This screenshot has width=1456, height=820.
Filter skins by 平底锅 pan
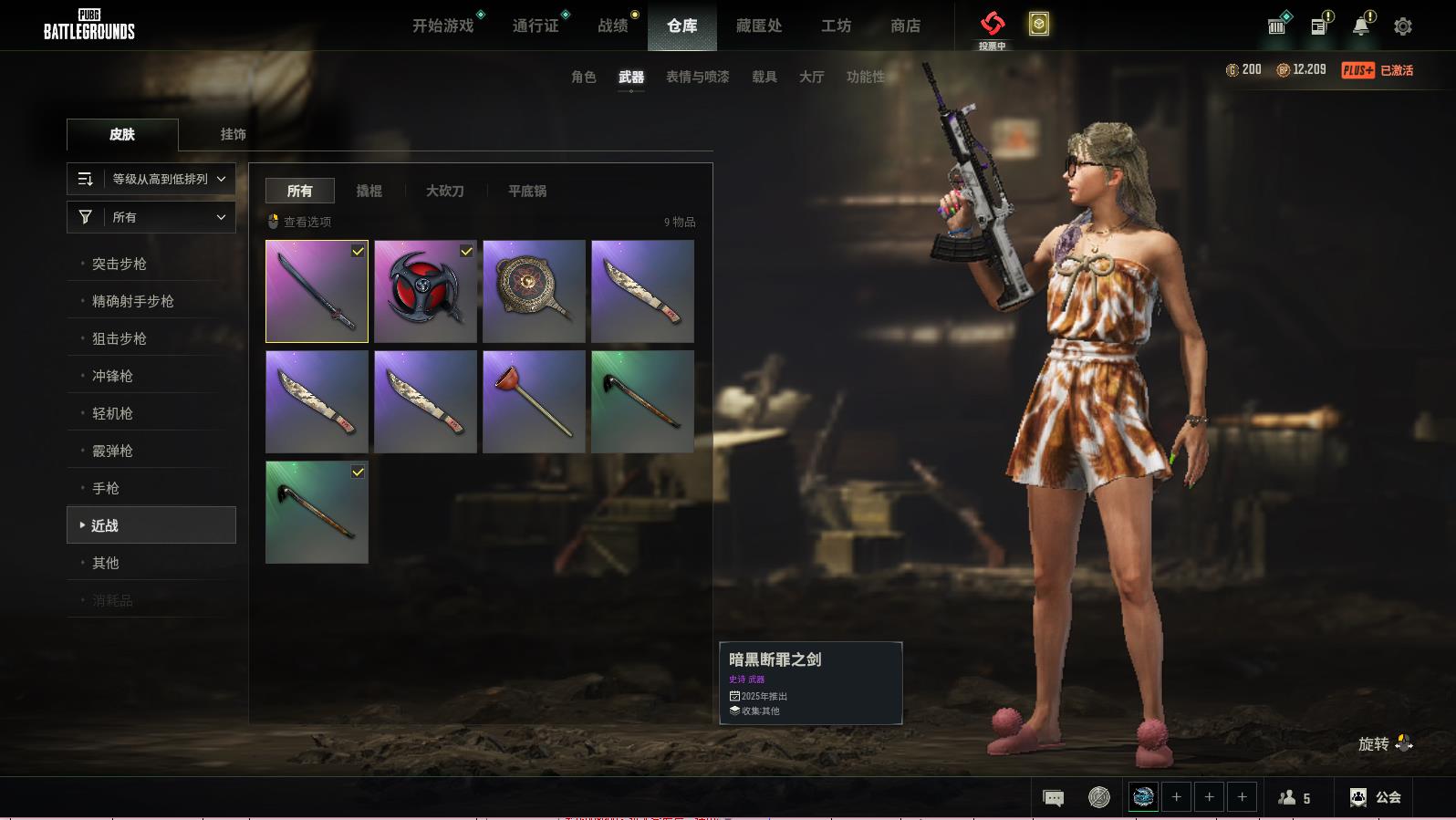(x=527, y=191)
